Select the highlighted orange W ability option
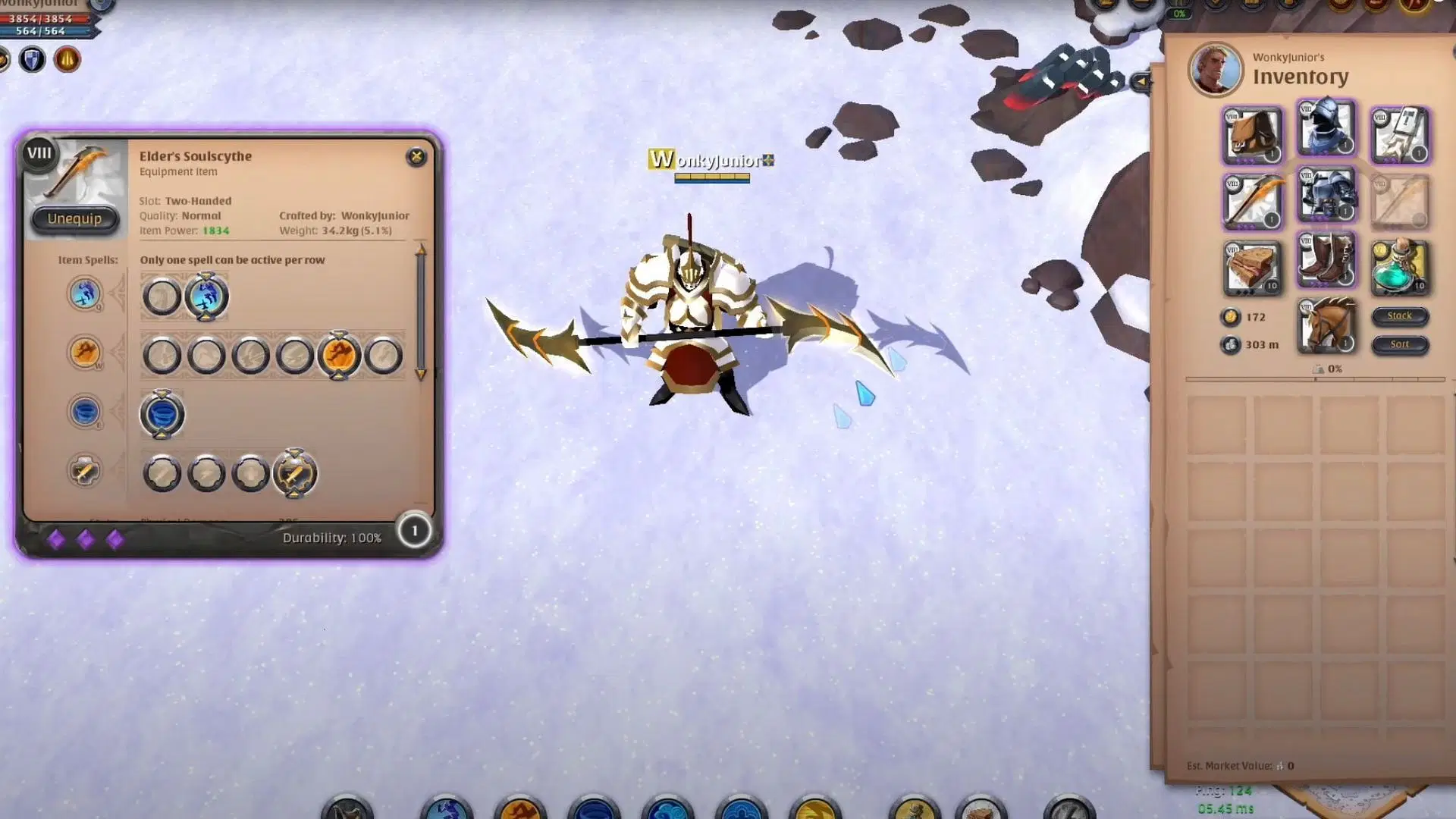The width and height of the screenshot is (1456, 819). pos(340,354)
